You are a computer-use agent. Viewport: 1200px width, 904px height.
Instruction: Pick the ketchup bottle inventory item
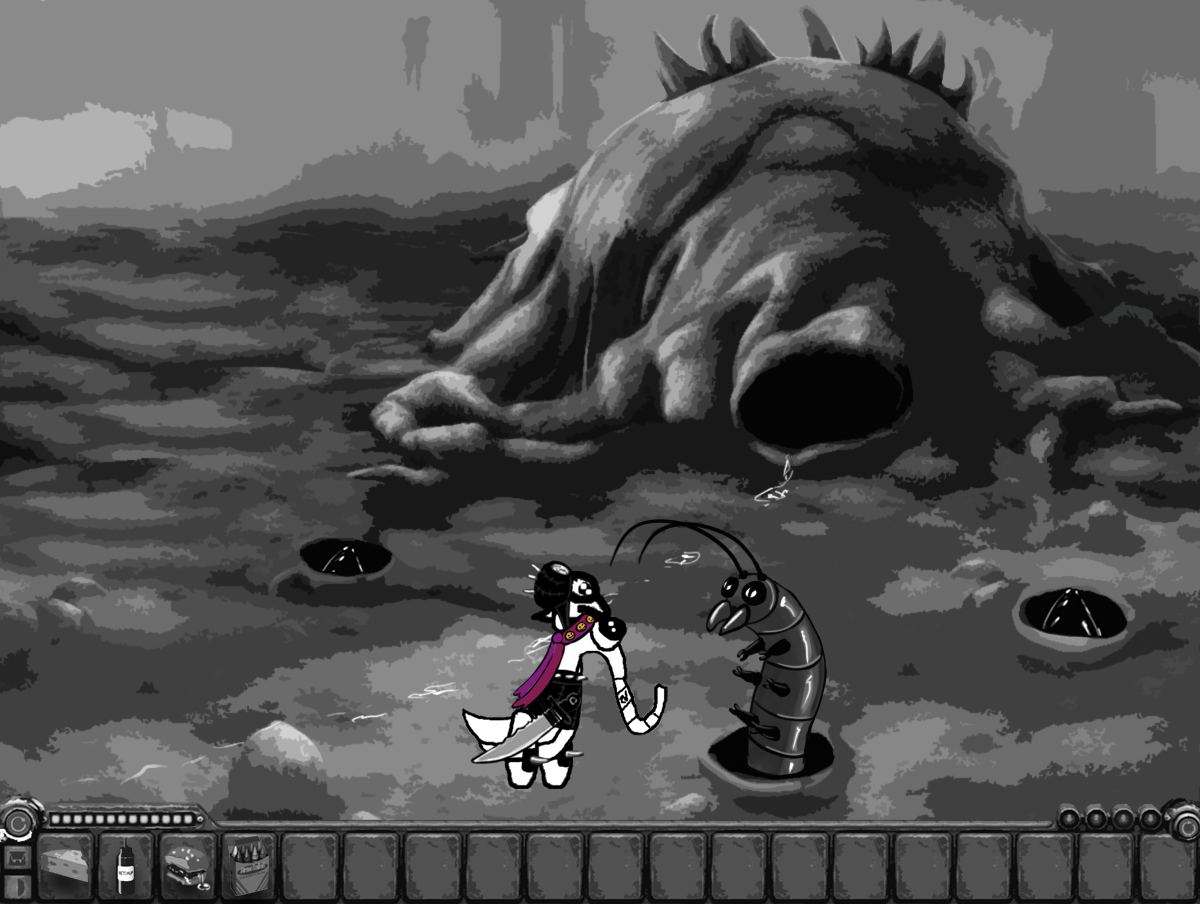(127, 864)
